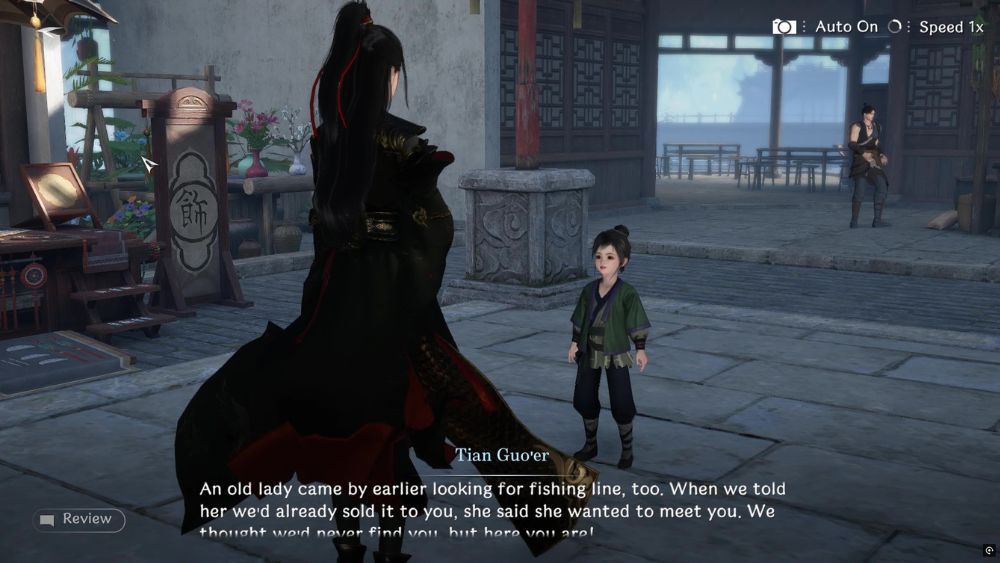
Task: Open the dialogue Review log
Action: tap(78, 519)
